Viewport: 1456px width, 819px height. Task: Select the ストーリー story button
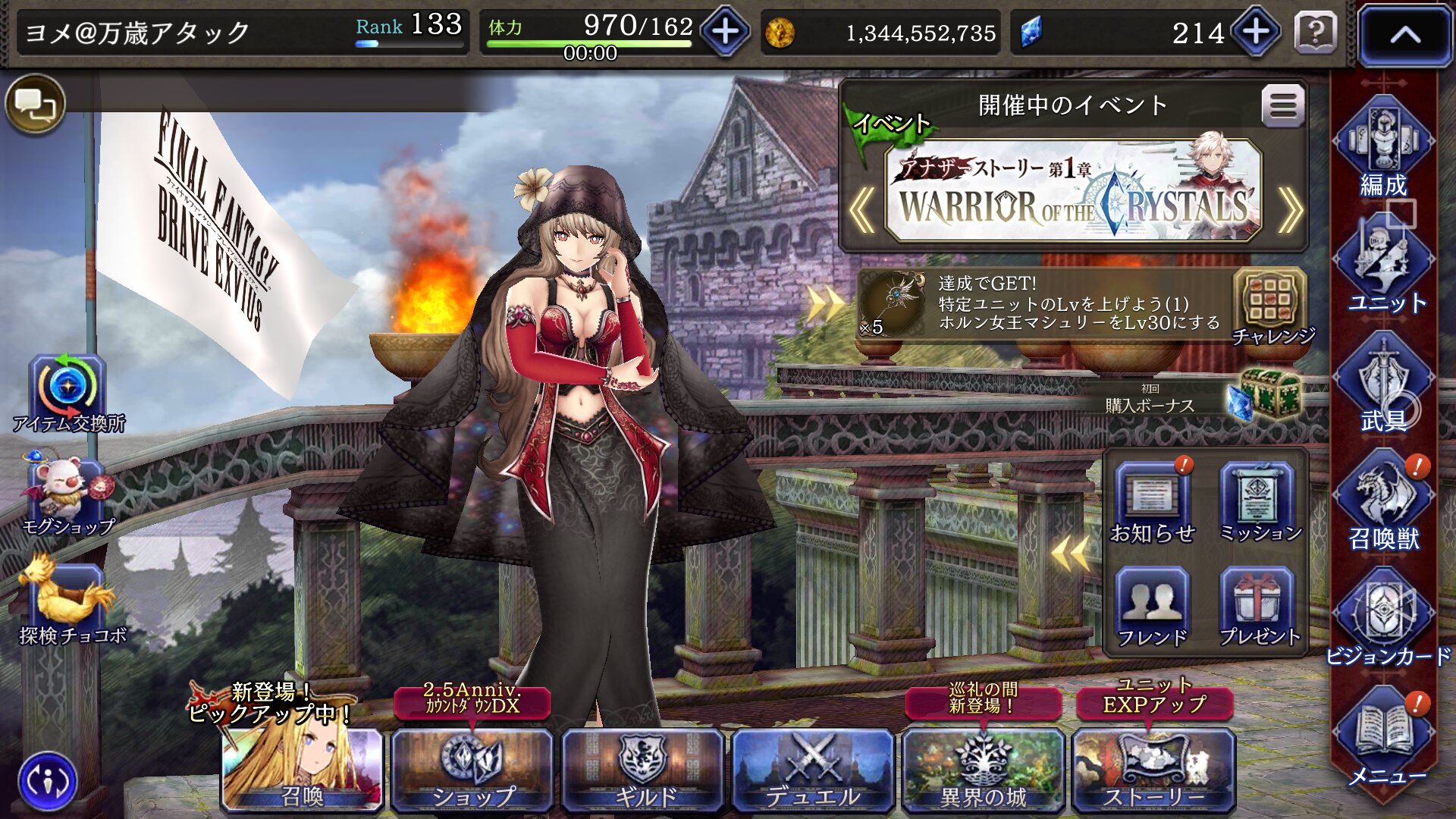pos(1153,770)
